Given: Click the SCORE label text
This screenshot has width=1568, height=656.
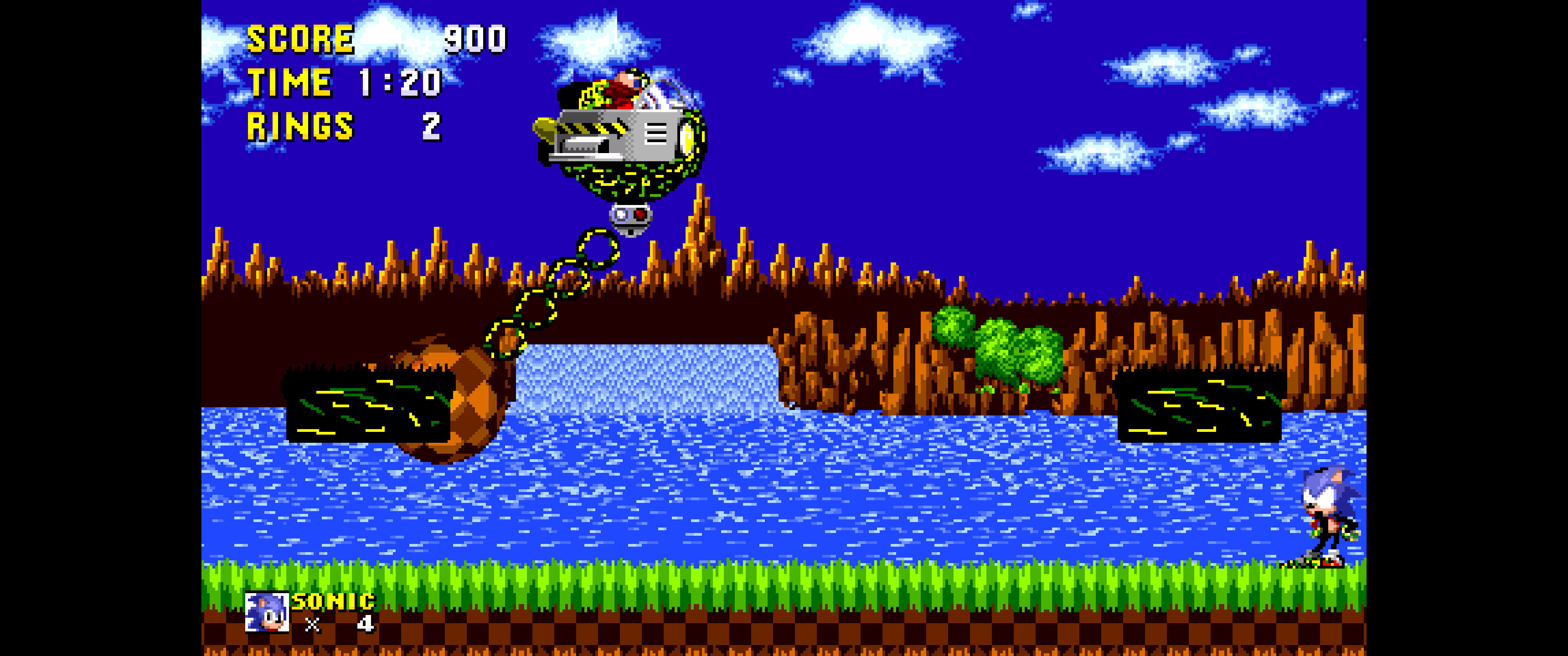Looking at the screenshot, I should (298, 38).
